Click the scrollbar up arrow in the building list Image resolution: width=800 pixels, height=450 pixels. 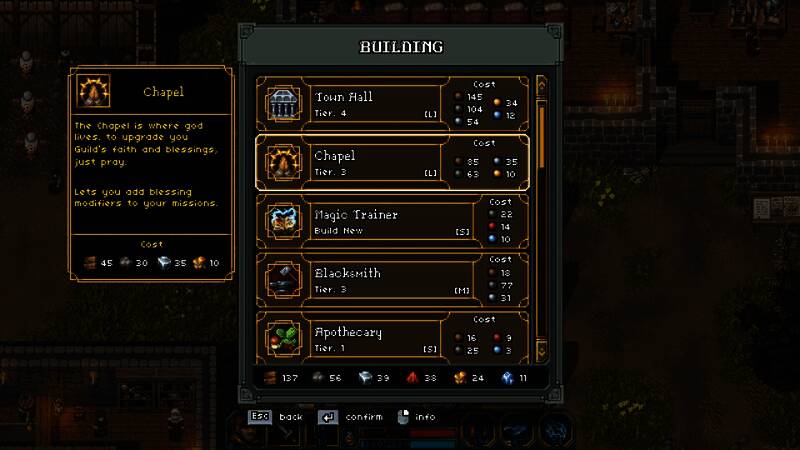pyautogui.click(x=542, y=86)
